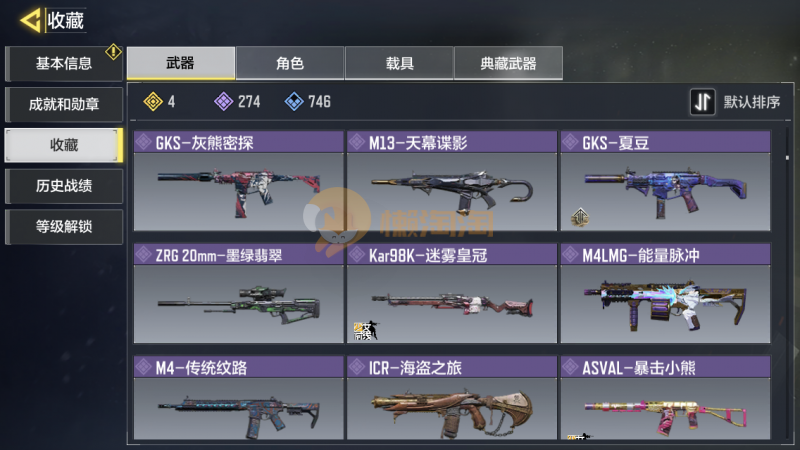Open the 等级解锁 menu entry
800x450 pixels.
[64, 225]
